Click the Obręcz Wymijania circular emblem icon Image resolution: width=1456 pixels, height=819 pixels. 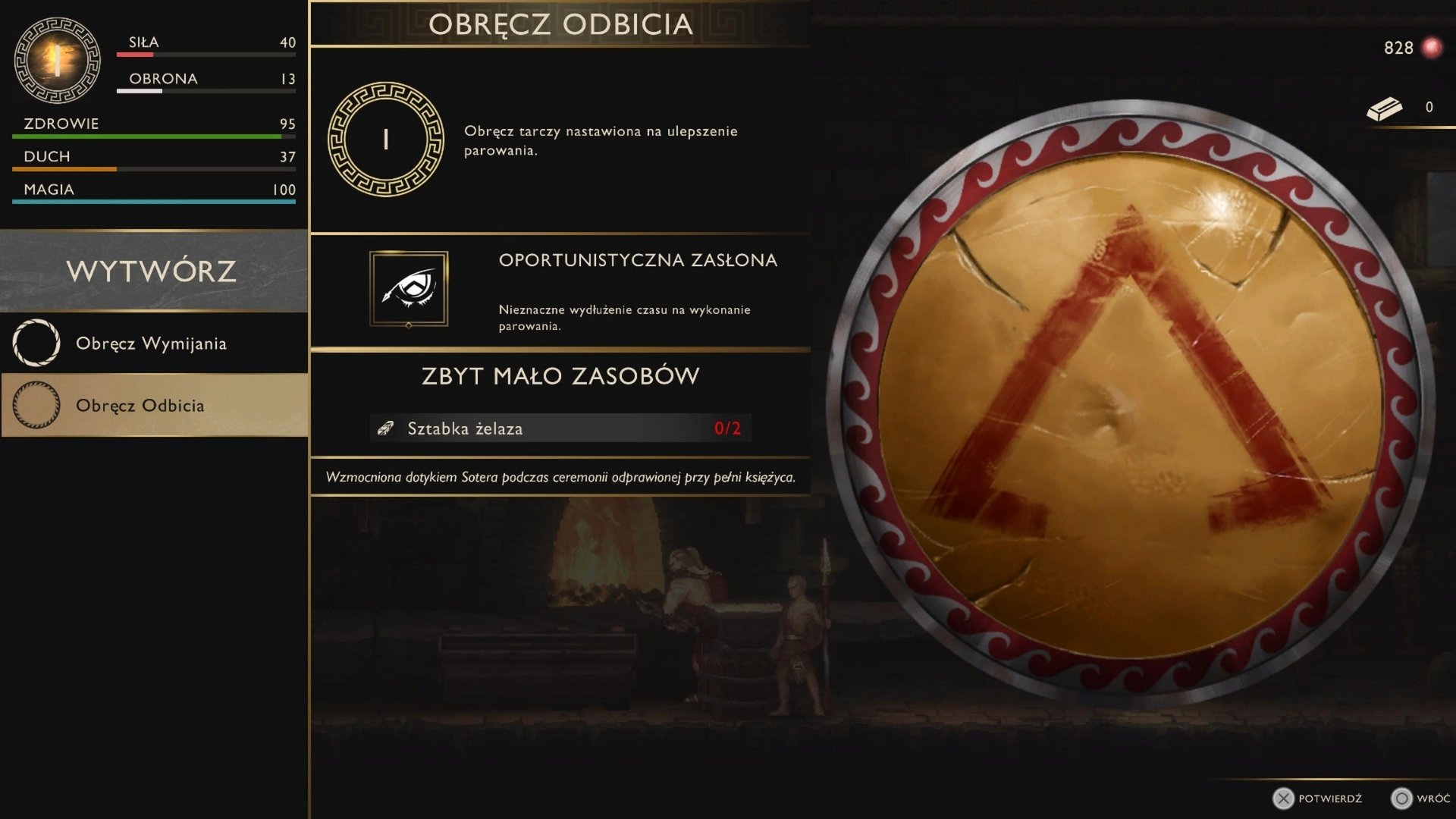(x=36, y=343)
